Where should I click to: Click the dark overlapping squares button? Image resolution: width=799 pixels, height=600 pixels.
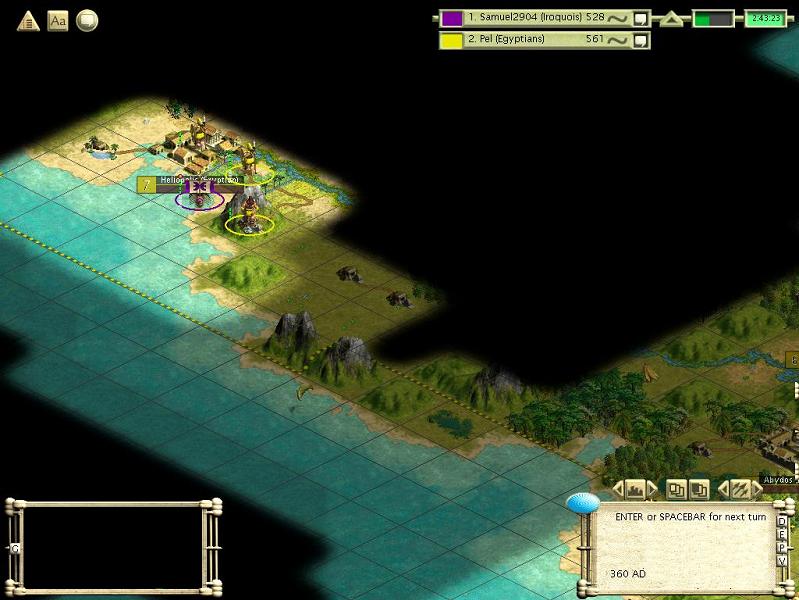[700, 489]
